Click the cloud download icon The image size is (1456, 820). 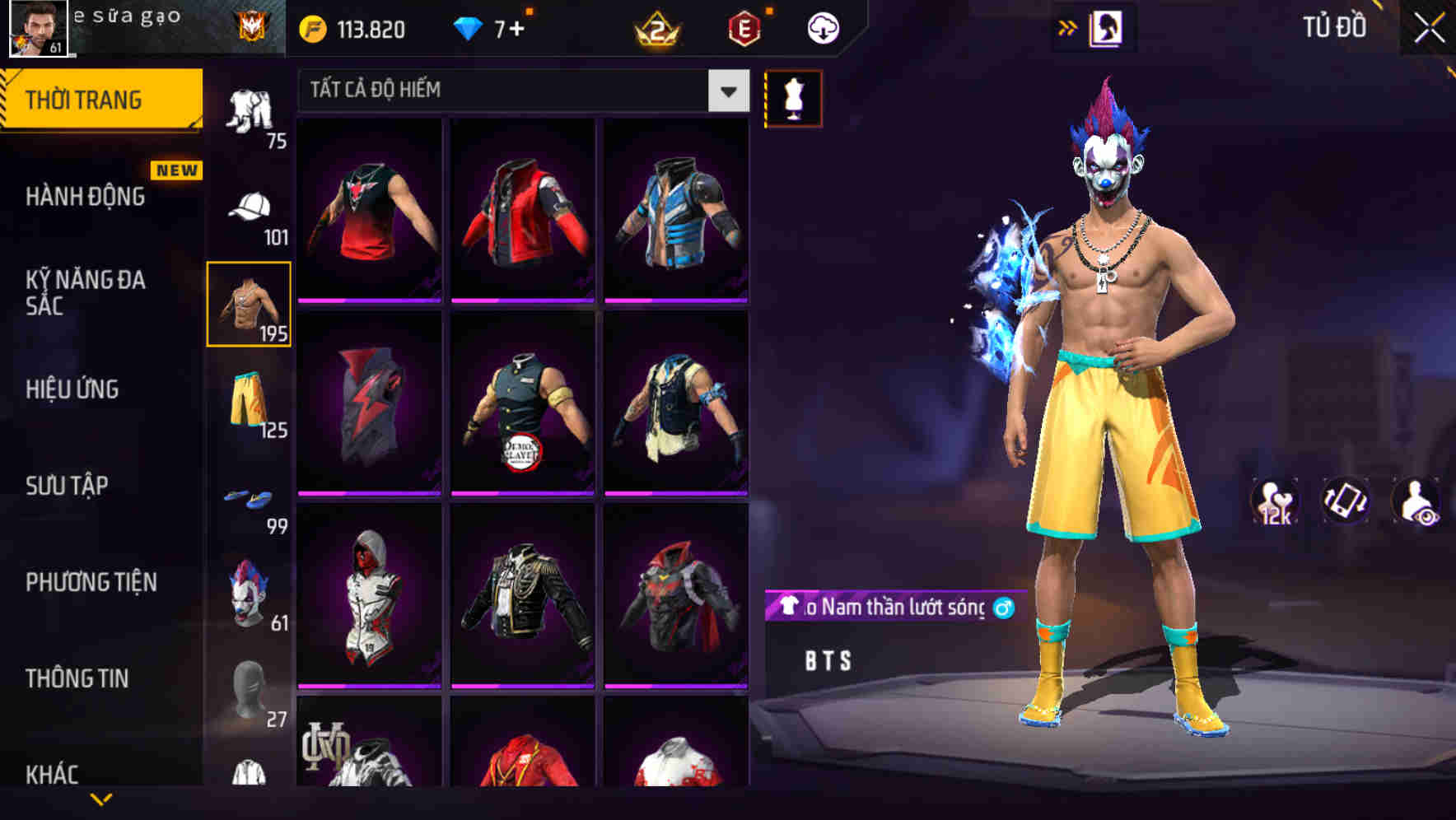[x=823, y=28]
